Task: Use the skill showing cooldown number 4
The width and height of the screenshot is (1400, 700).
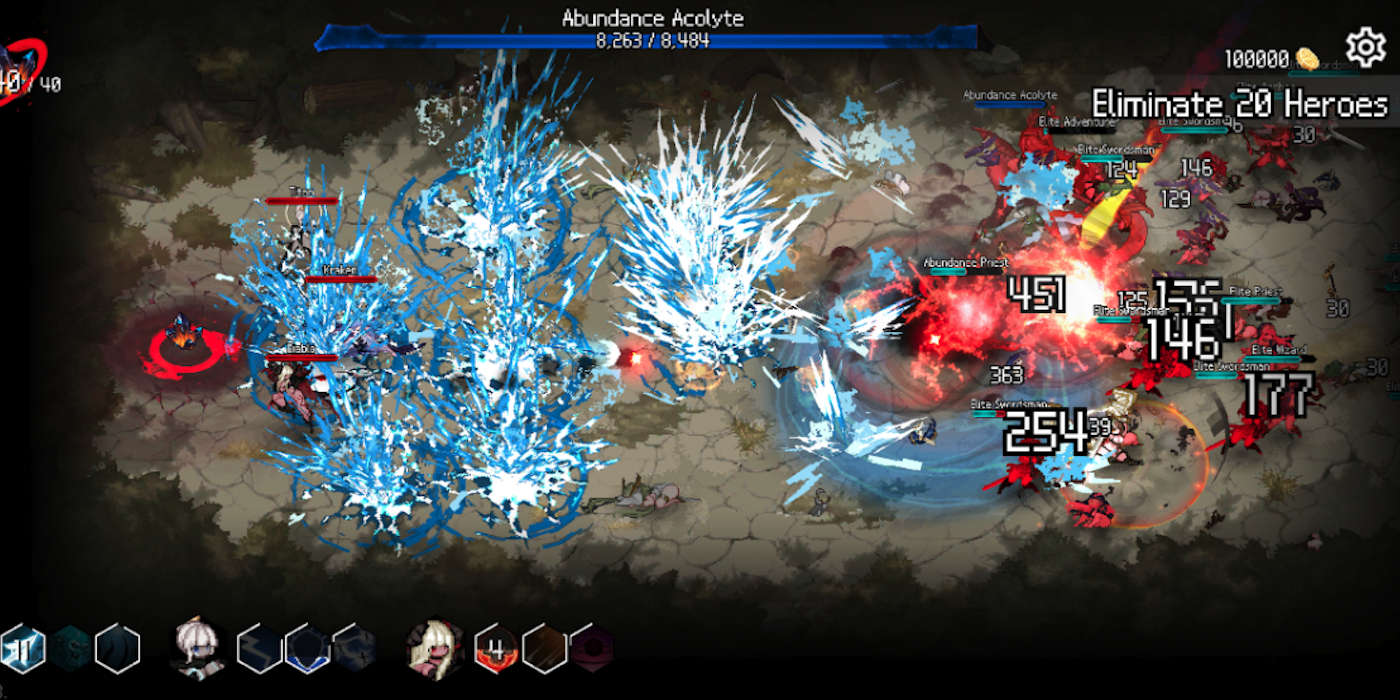Action: (496, 647)
